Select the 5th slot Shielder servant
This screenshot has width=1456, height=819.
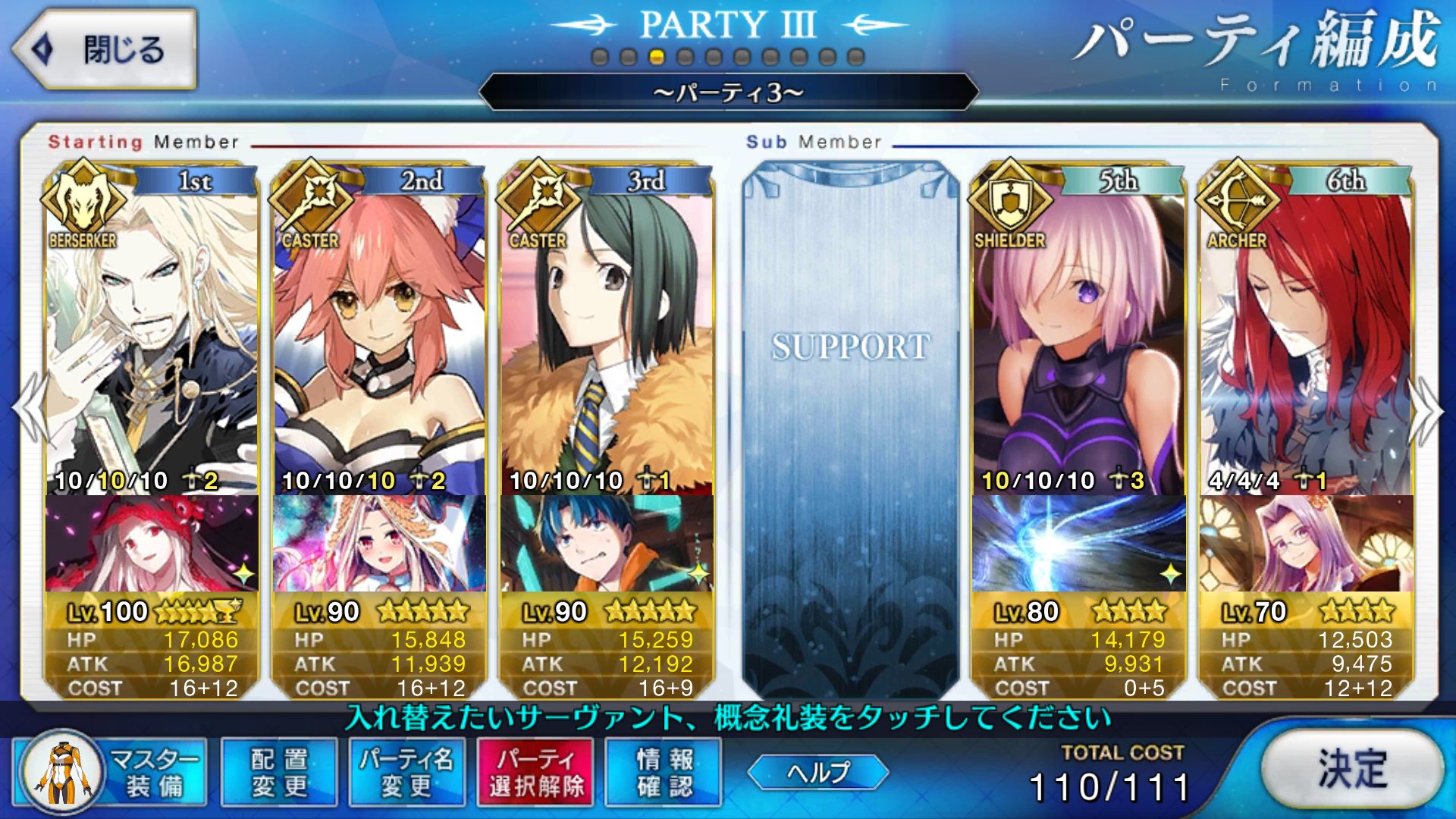(x=1078, y=334)
